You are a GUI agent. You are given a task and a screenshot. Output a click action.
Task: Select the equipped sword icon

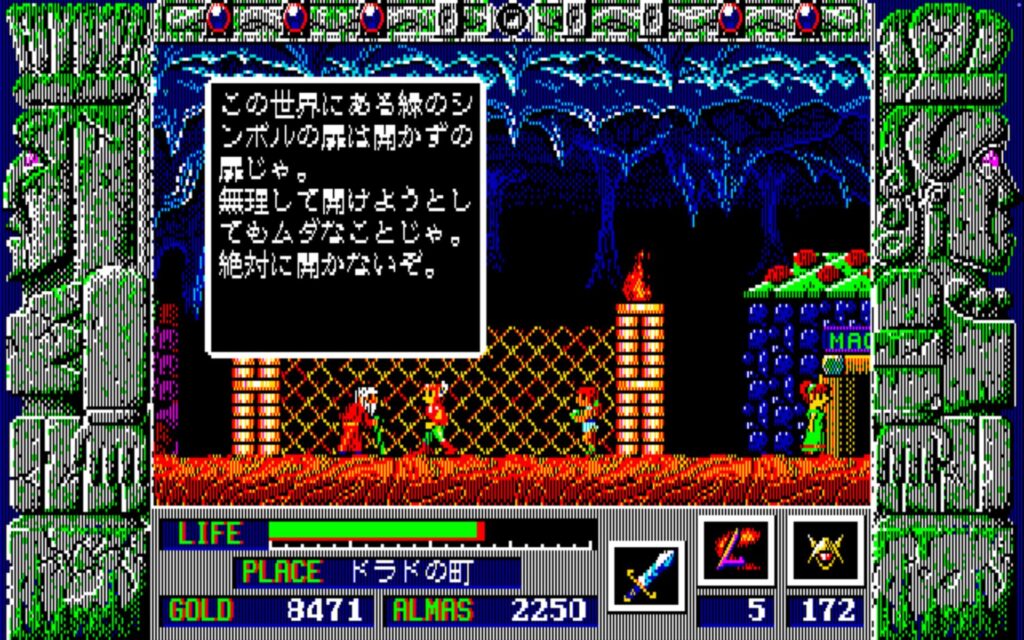[x=645, y=577]
